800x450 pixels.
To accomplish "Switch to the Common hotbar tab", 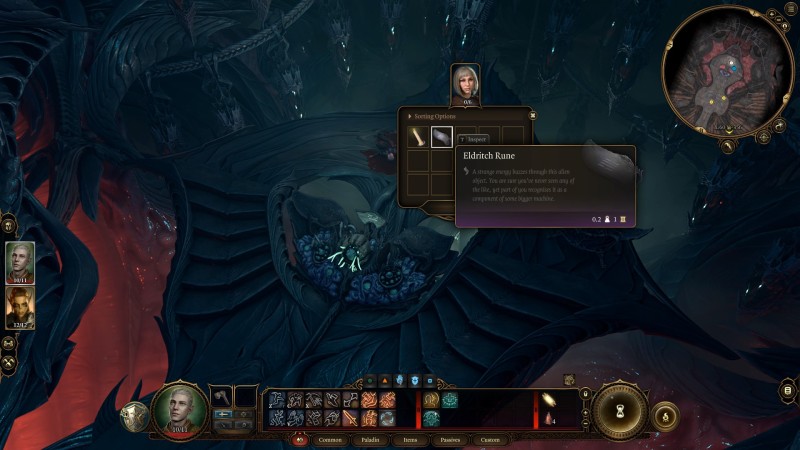I will (330, 439).
